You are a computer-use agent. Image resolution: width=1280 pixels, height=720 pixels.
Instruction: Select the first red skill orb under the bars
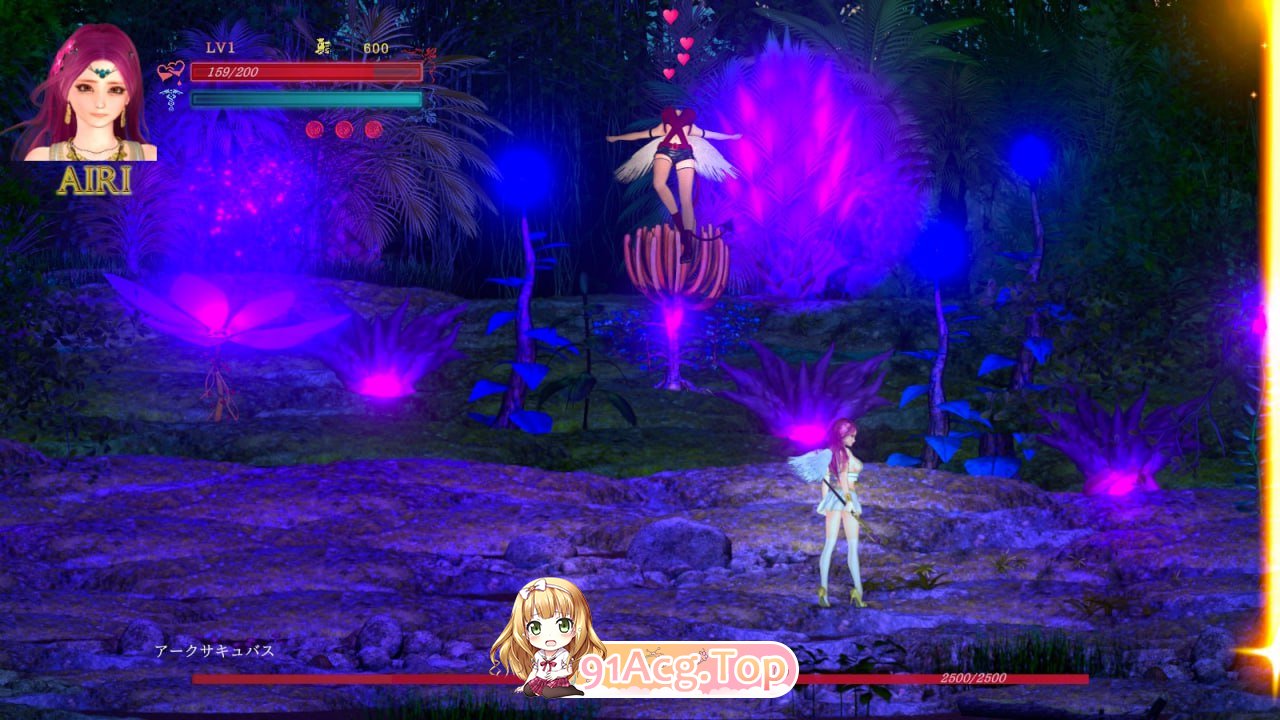(315, 130)
